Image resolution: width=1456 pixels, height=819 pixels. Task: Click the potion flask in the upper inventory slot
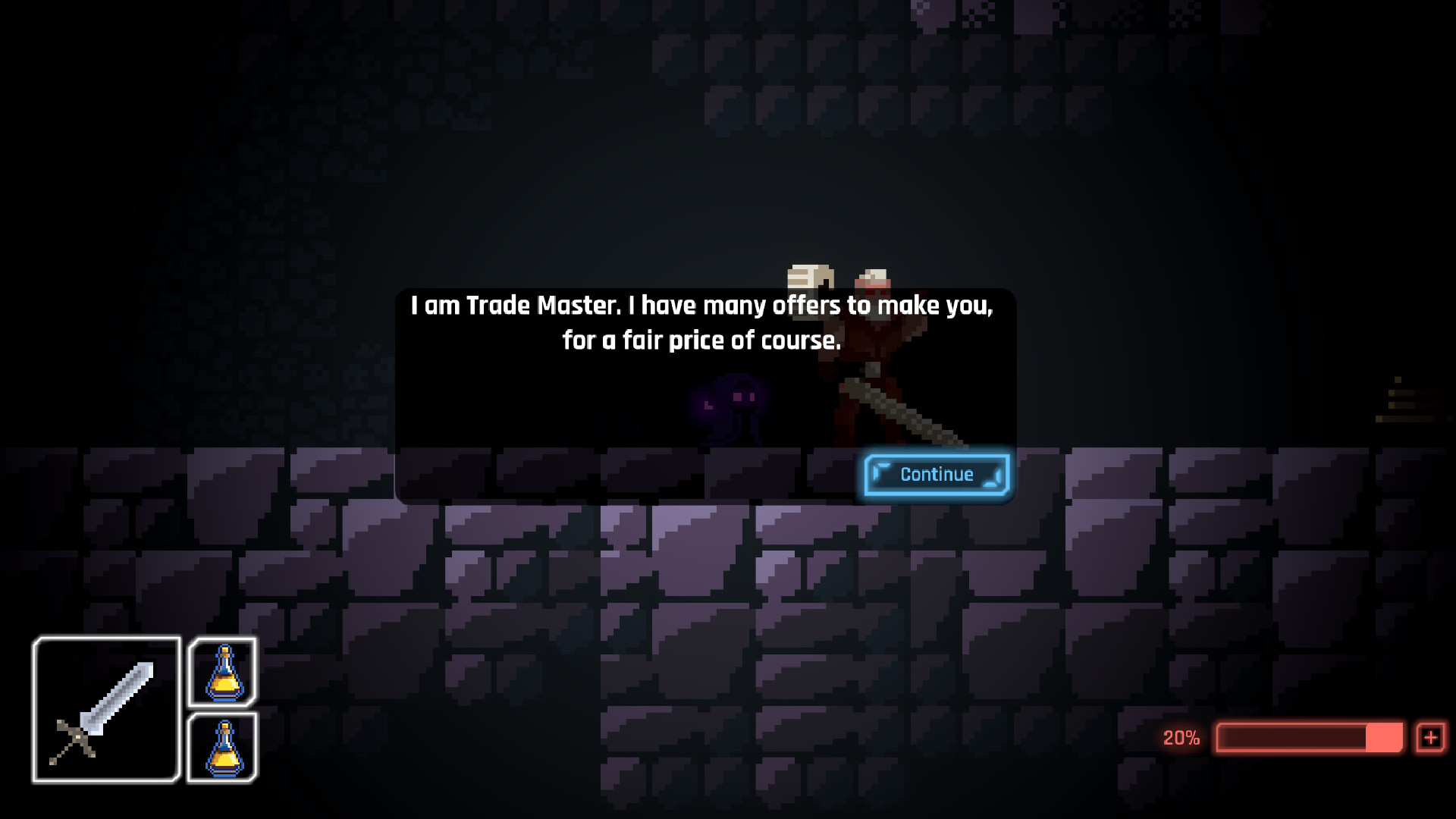(223, 670)
